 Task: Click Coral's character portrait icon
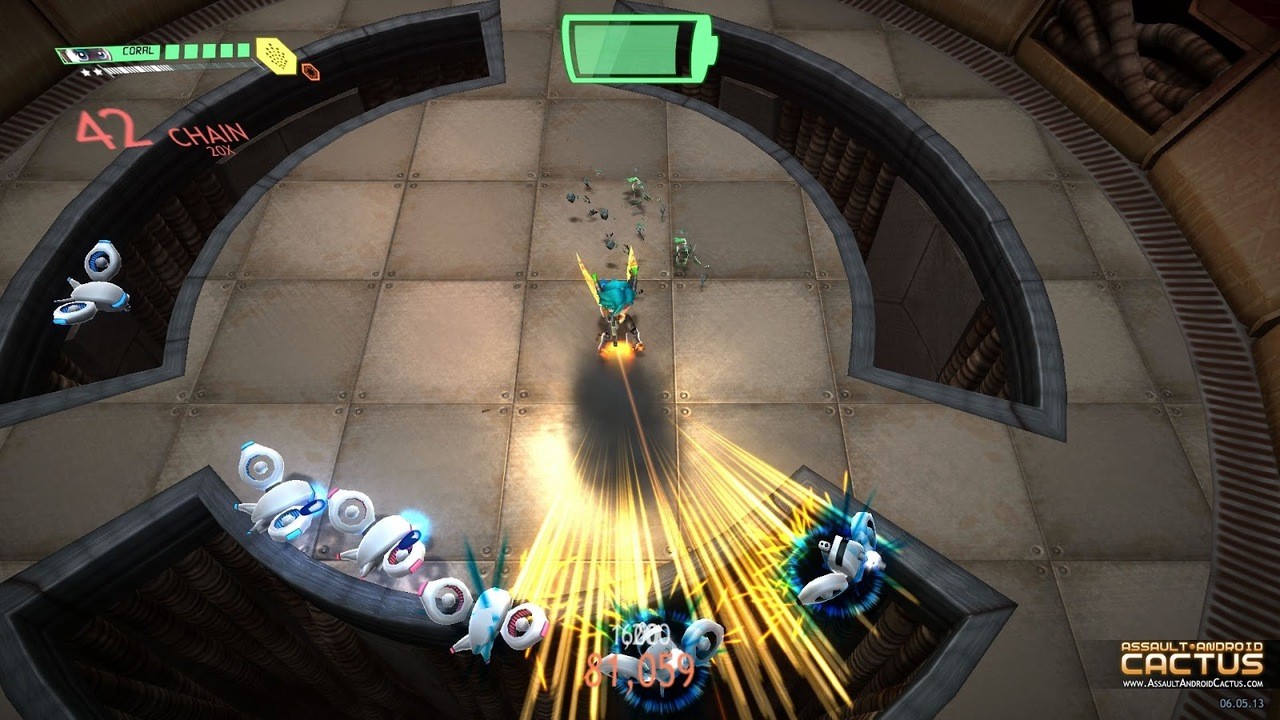pyautogui.click(x=88, y=52)
